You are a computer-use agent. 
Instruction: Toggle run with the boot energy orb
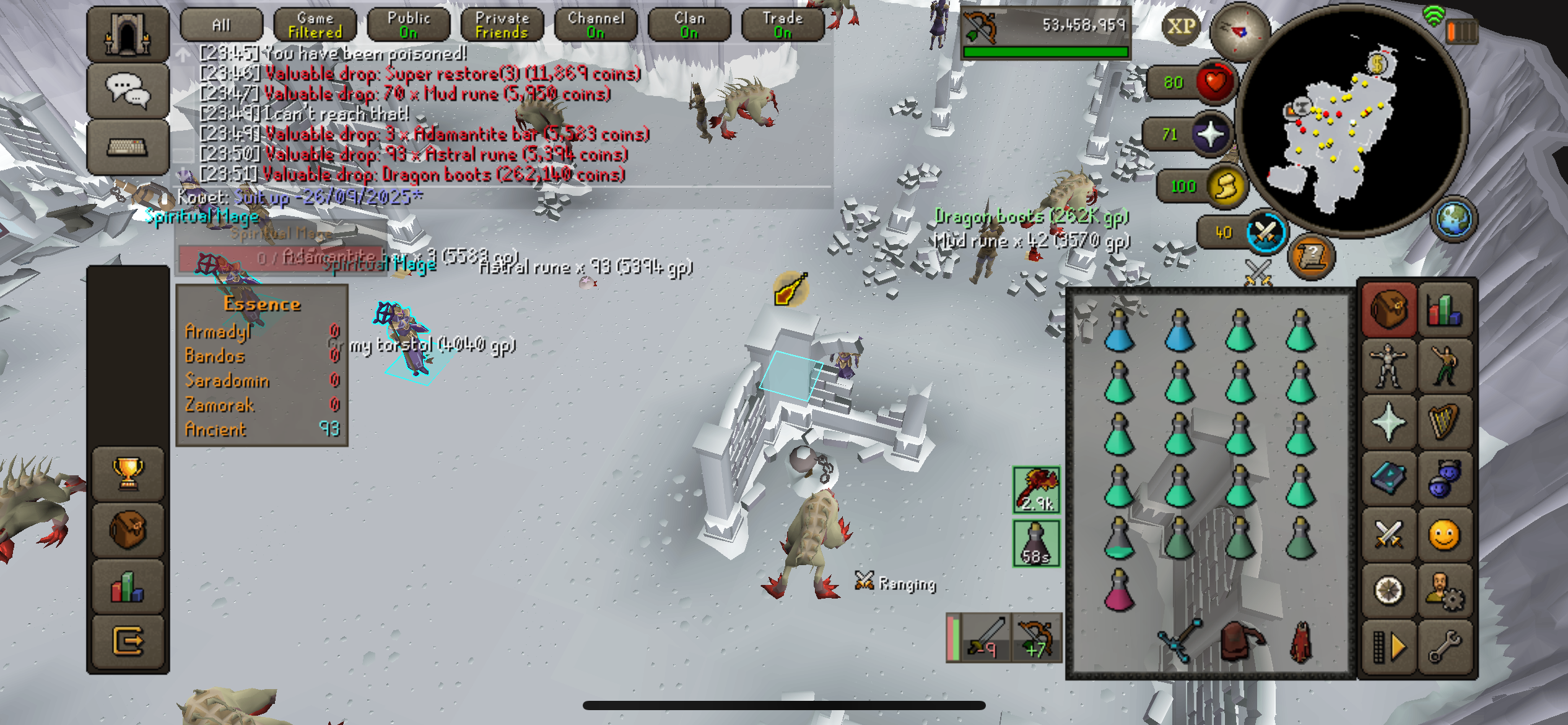coord(1226,186)
